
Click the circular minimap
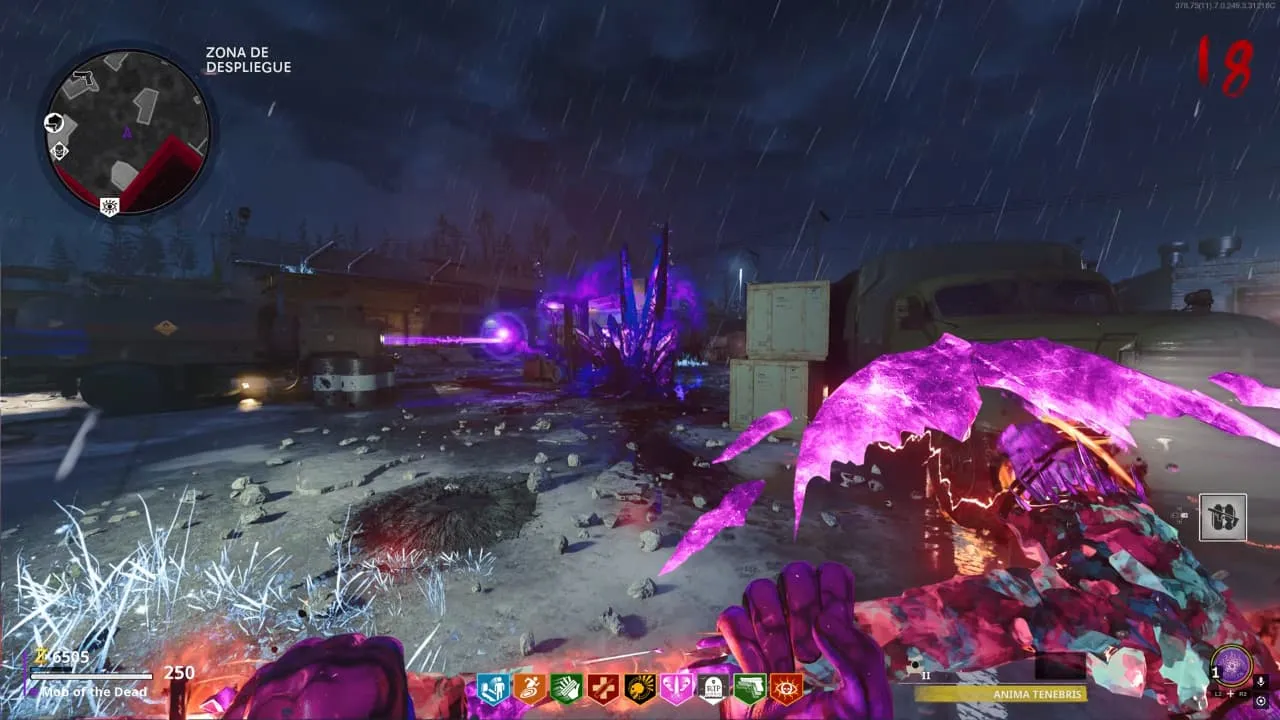[x=127, y=131]
